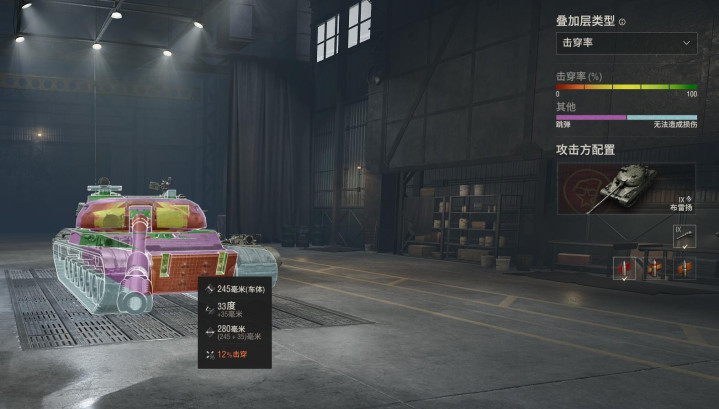The height and width of the screenshot is (409, 719).
Task: Click the info icon beside 叠加层类型
Action: coord(623,21)
